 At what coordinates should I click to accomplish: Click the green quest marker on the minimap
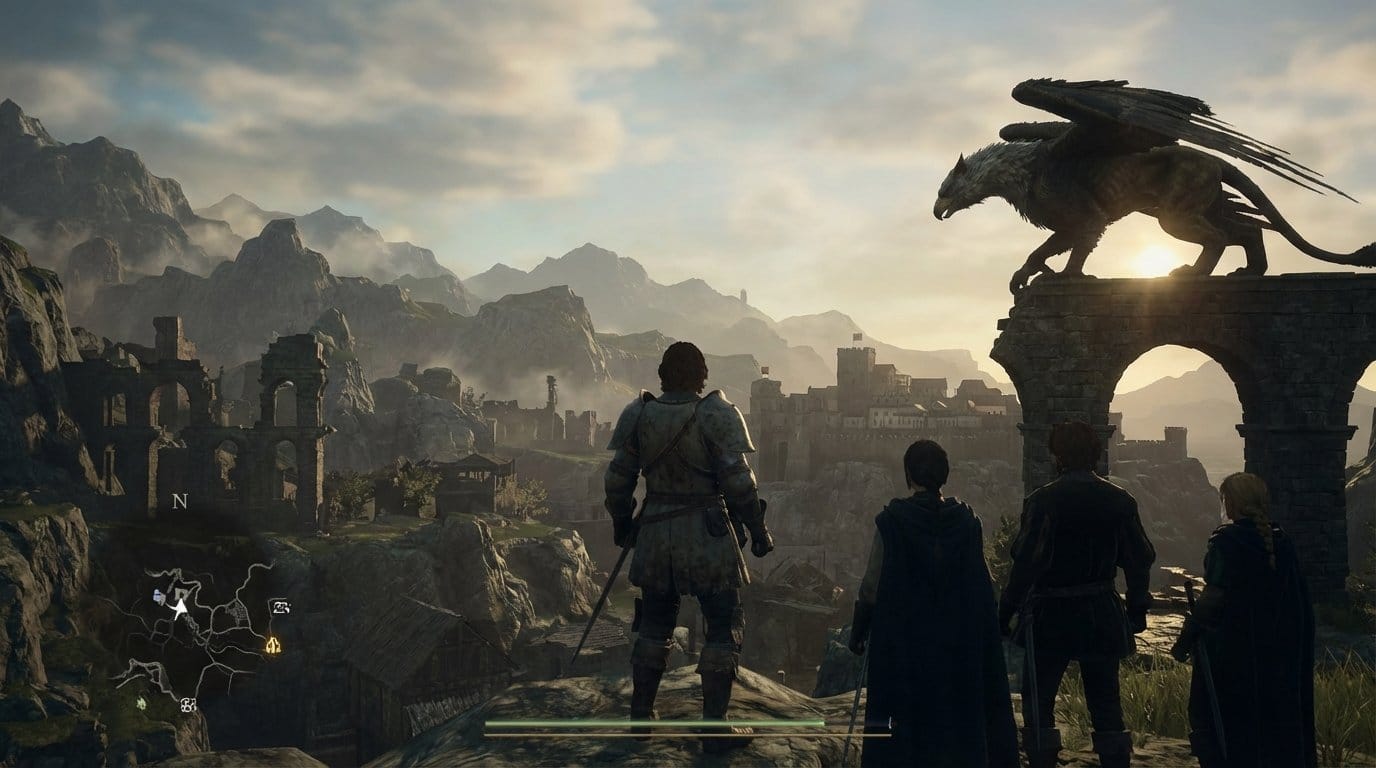pos(140,702)
